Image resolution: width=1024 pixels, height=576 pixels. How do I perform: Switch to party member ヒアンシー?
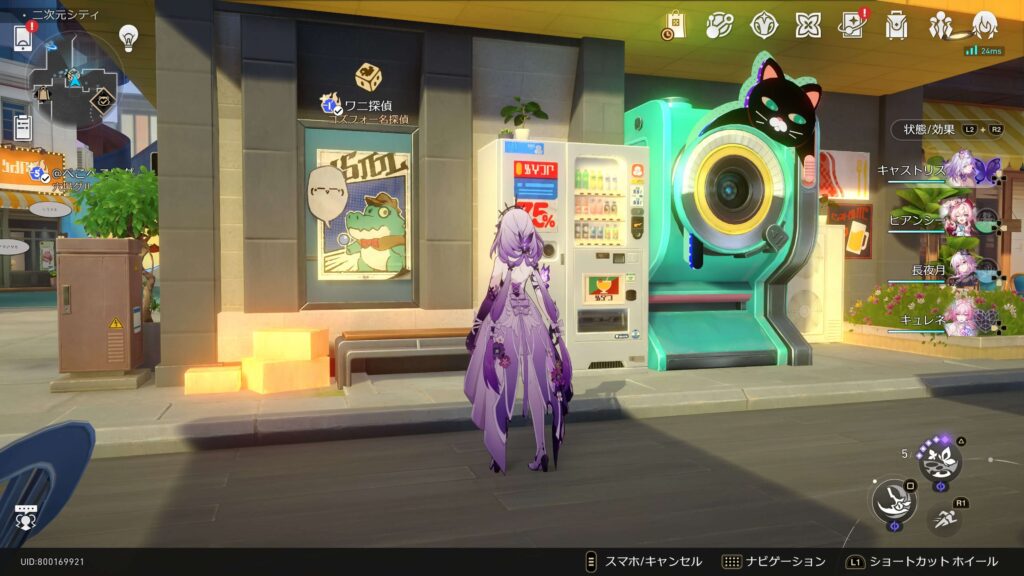(x=962, y=220)
